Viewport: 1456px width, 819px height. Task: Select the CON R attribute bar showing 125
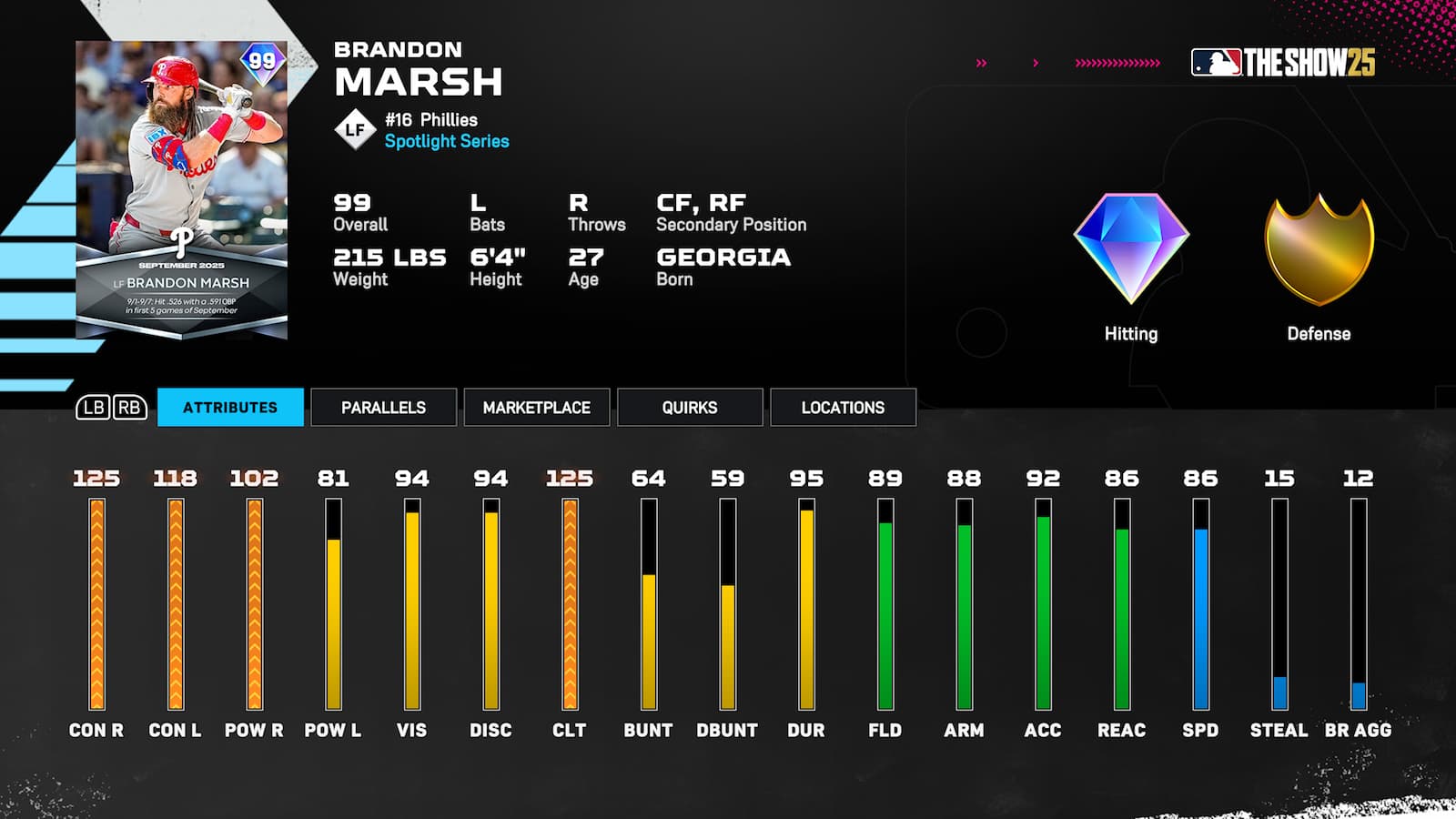[x=95, y=601]
